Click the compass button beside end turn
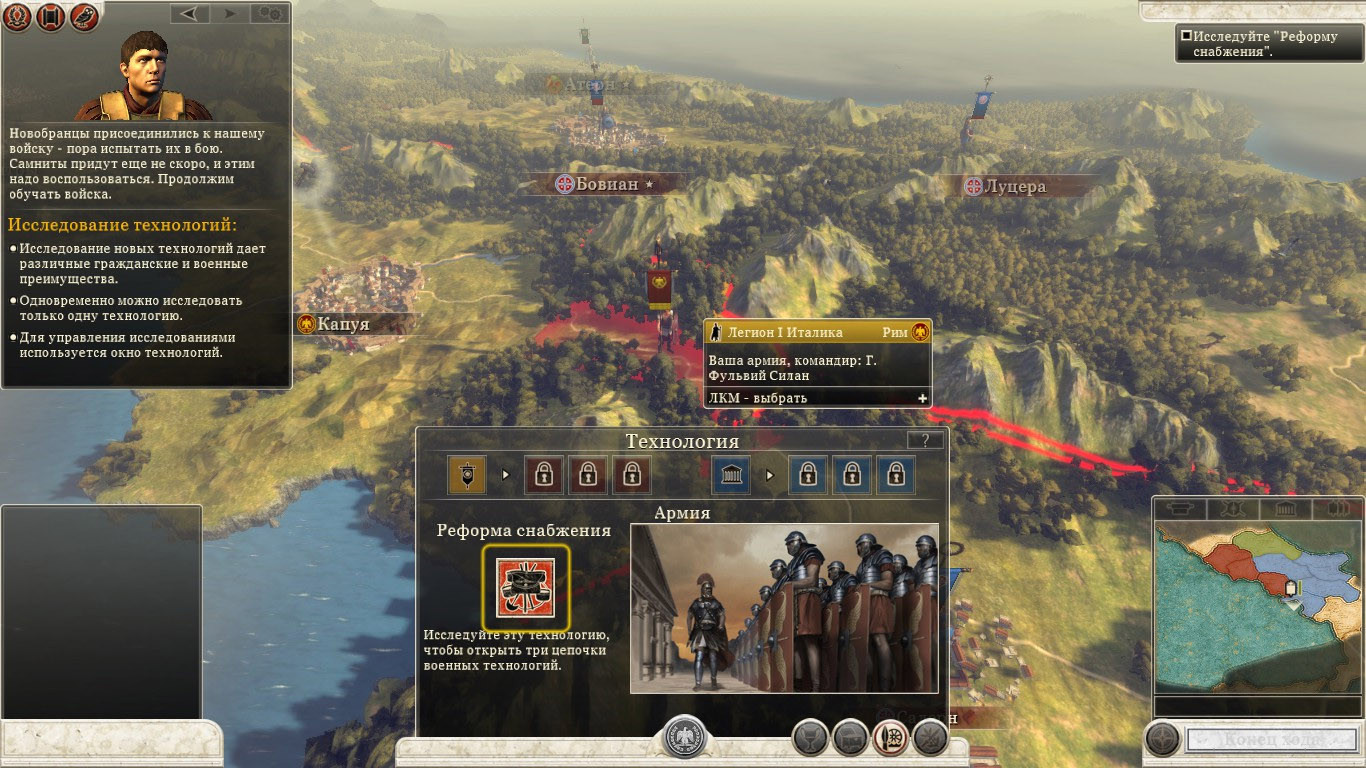The width and height of the screenshot is (1366, 768). 1163,739
